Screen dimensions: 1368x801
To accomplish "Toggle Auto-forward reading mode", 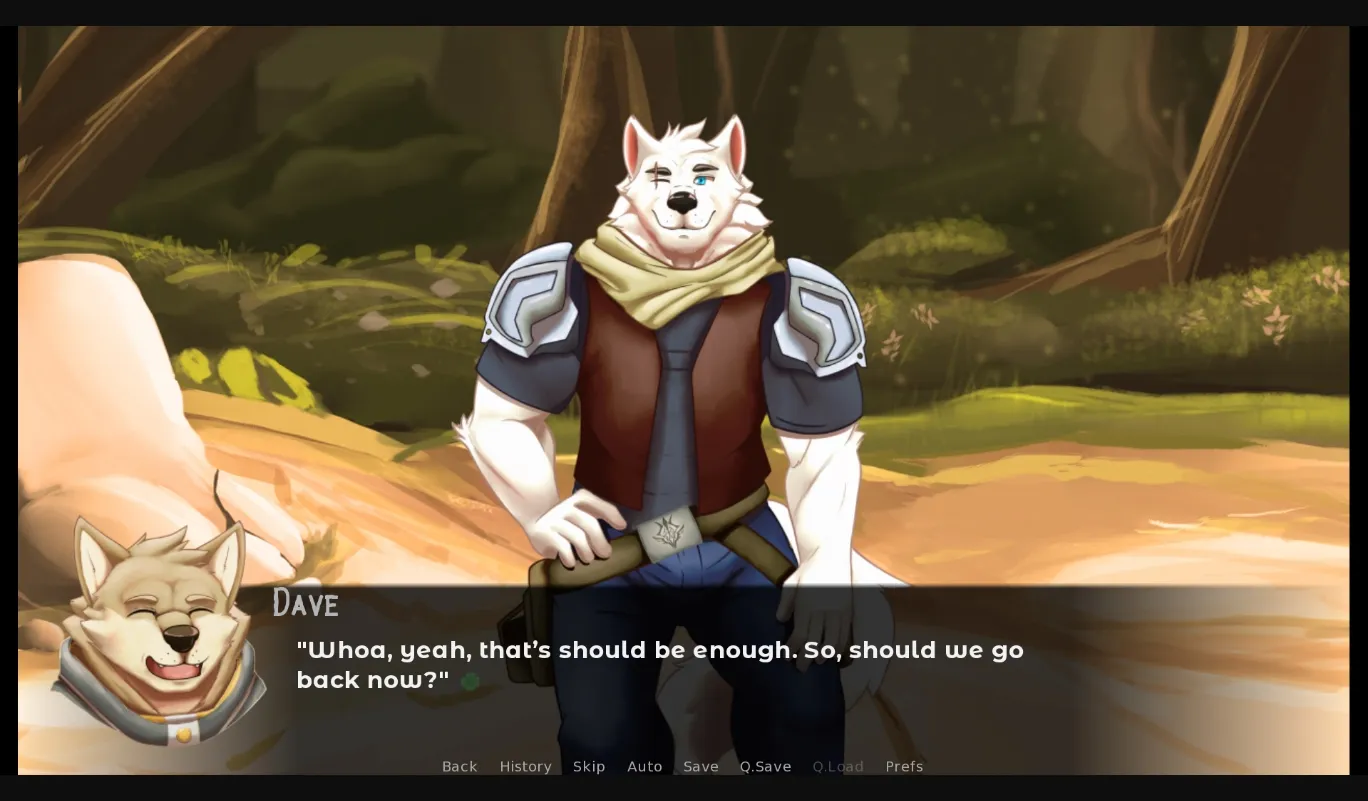I will pyautogui.click(x=645, y=766).
